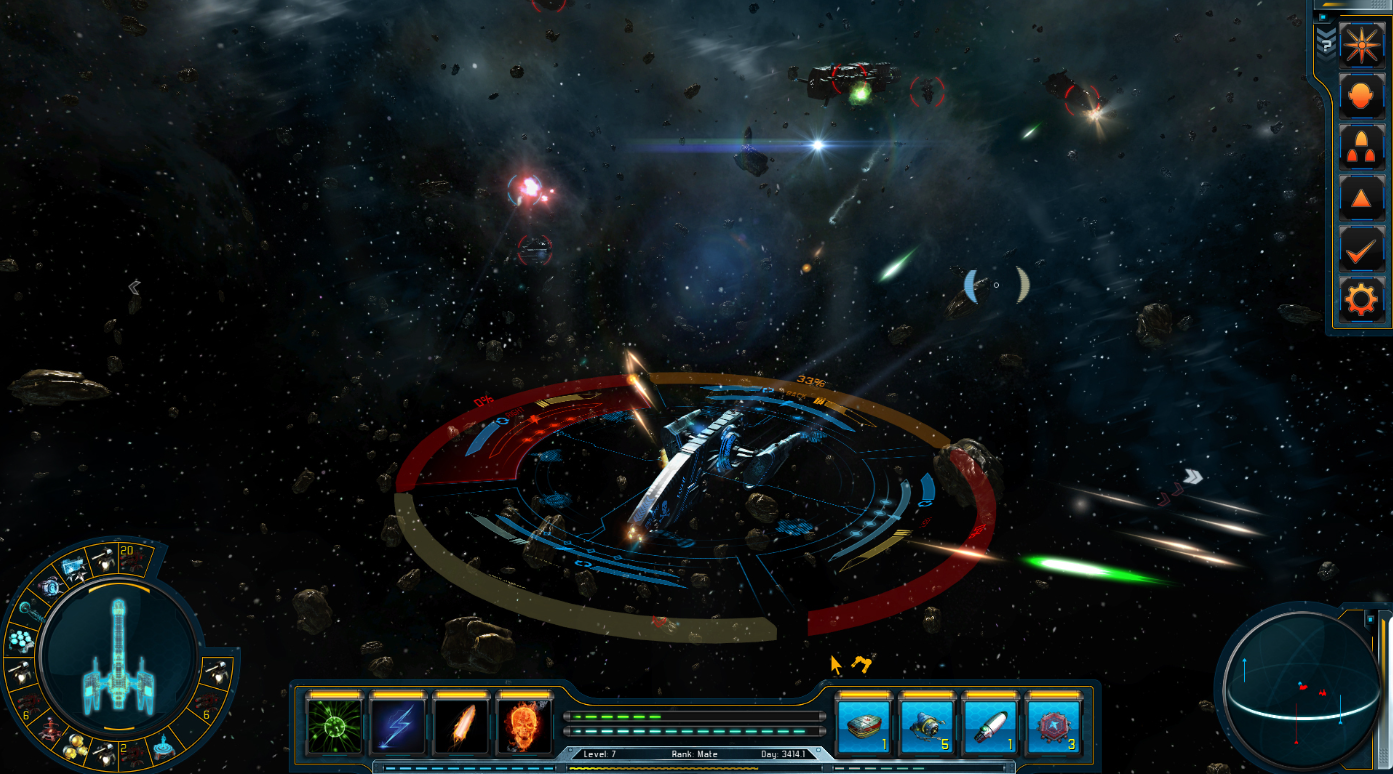Screen dimensions: 1393x774
Task: Open the ship systems star icon
Action: 1360,44
